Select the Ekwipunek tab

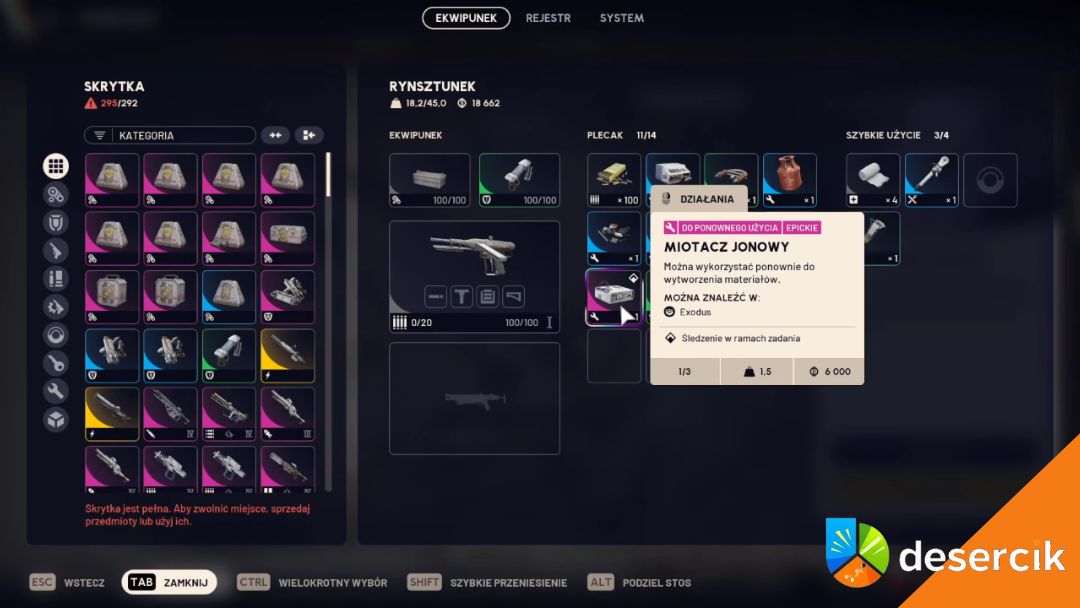pos(466,18)
